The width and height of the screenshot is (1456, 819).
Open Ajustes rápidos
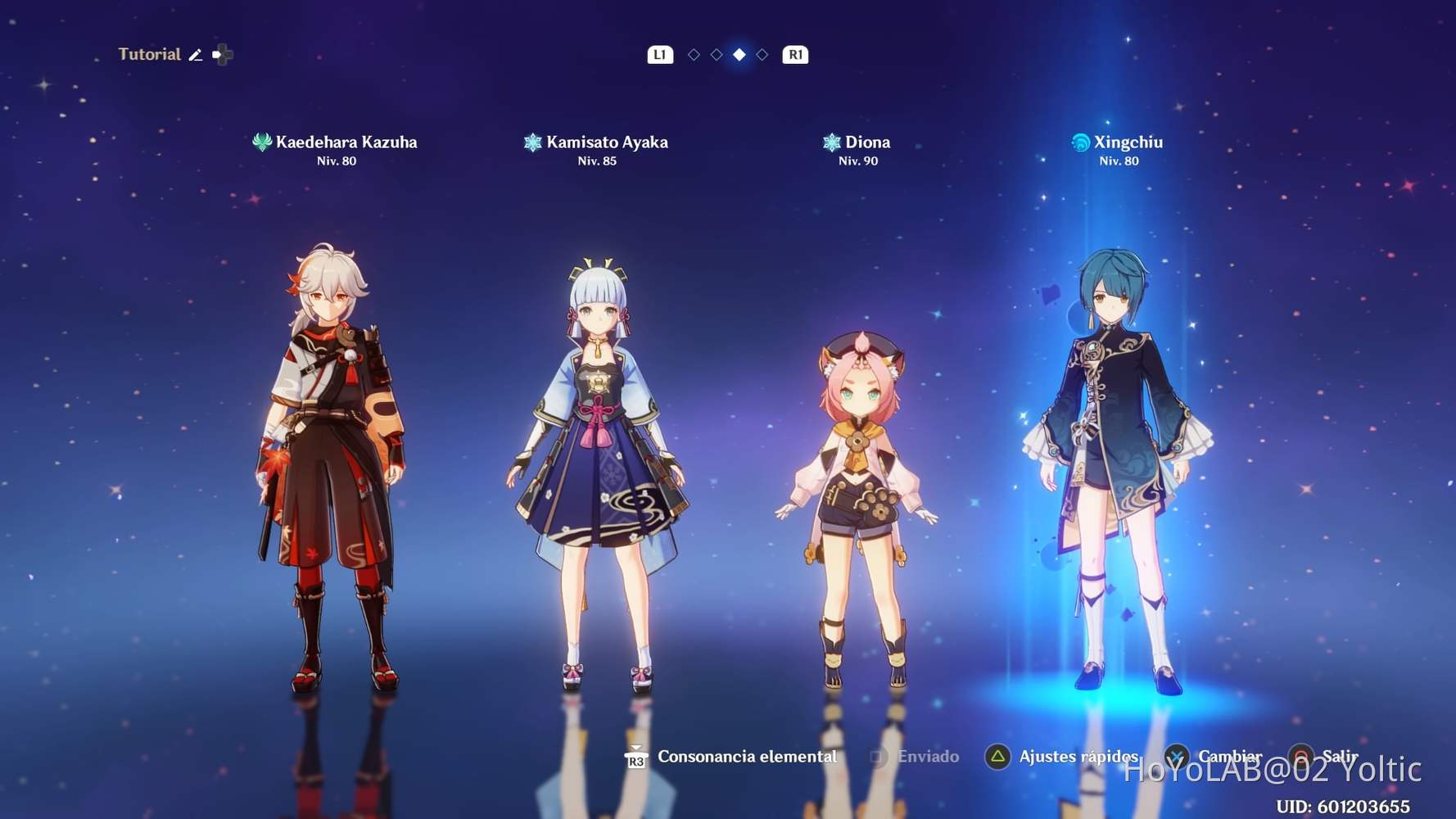click(x=1078, y=757)
